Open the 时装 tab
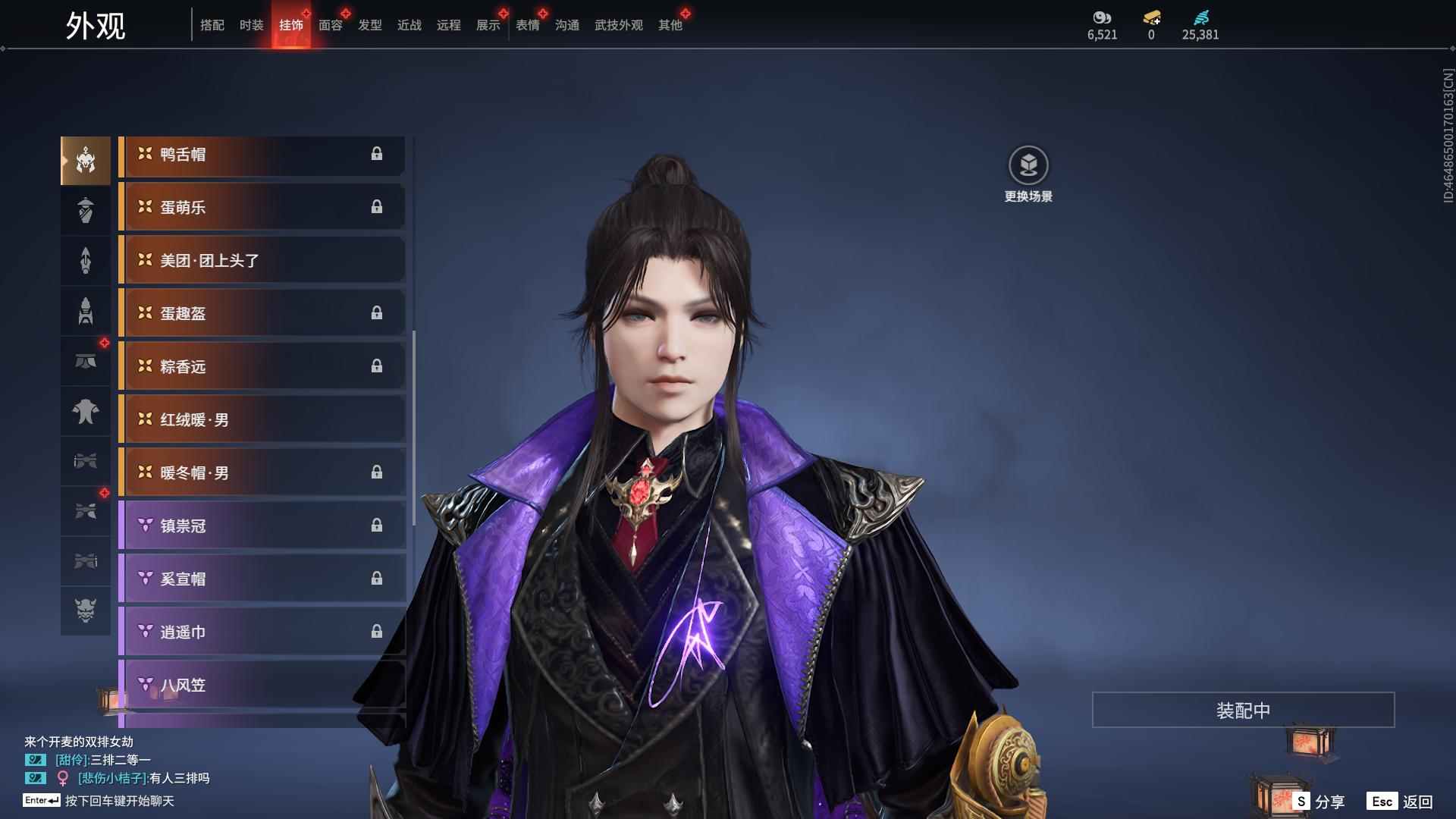This screenshot has width=1456, height=819. click(251, 25)
